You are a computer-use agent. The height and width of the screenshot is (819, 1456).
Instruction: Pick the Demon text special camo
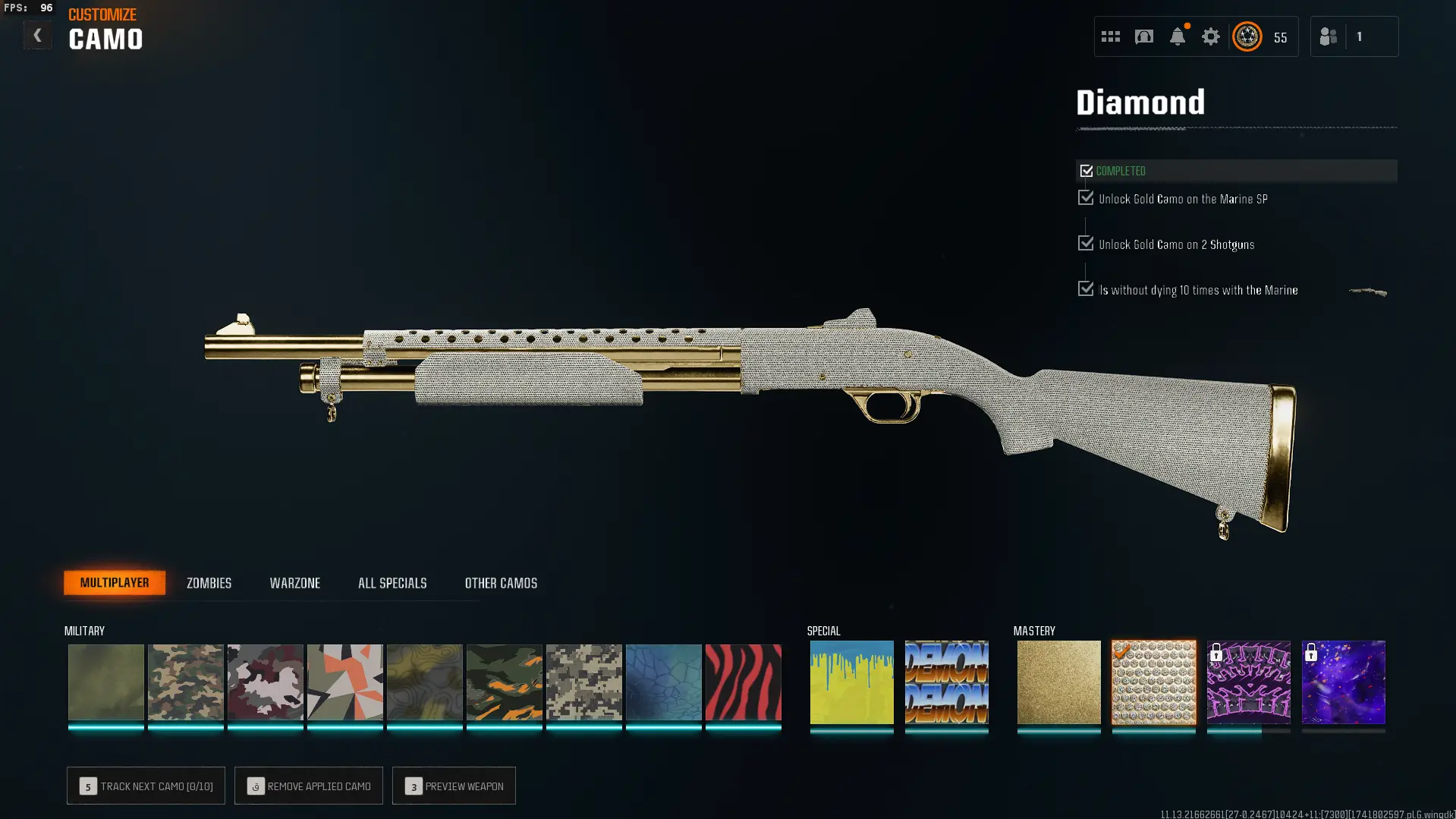(946, 682)
